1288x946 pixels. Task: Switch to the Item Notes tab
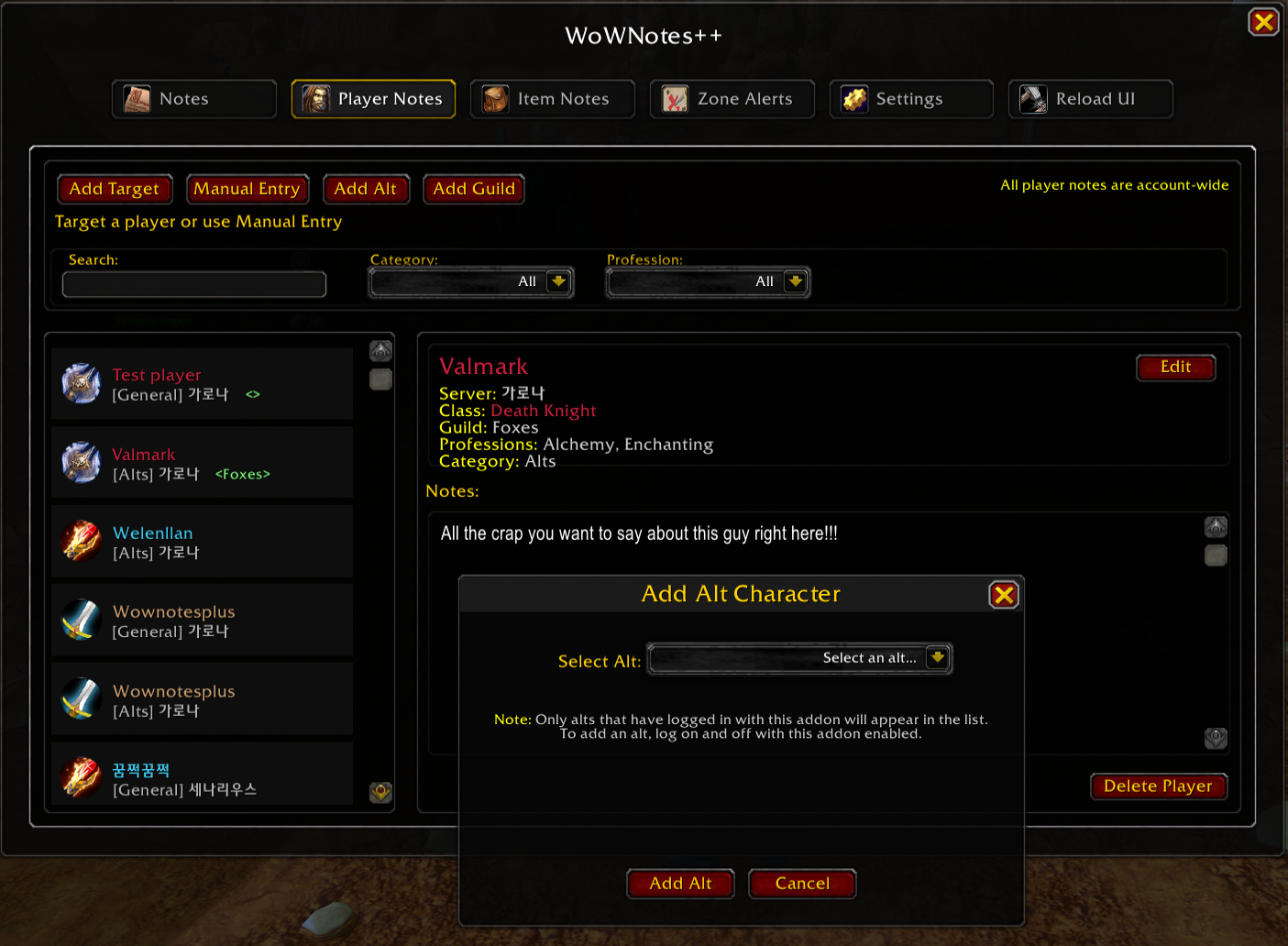(x=552, y=98)
